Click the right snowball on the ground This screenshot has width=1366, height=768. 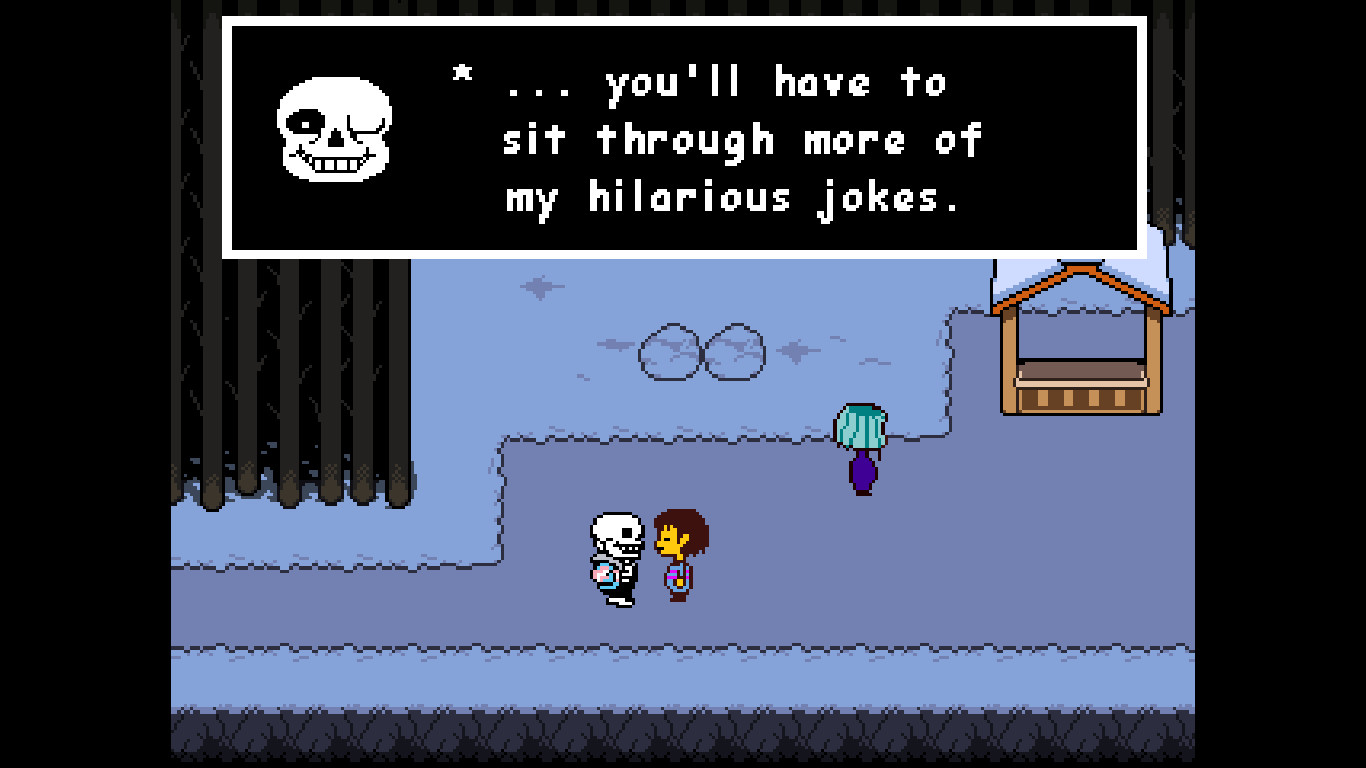733,350
